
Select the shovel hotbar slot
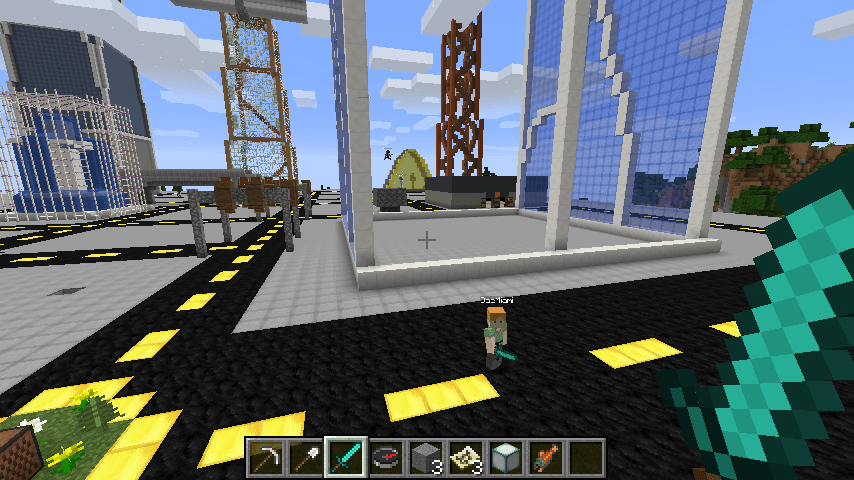tap(305, 456)
